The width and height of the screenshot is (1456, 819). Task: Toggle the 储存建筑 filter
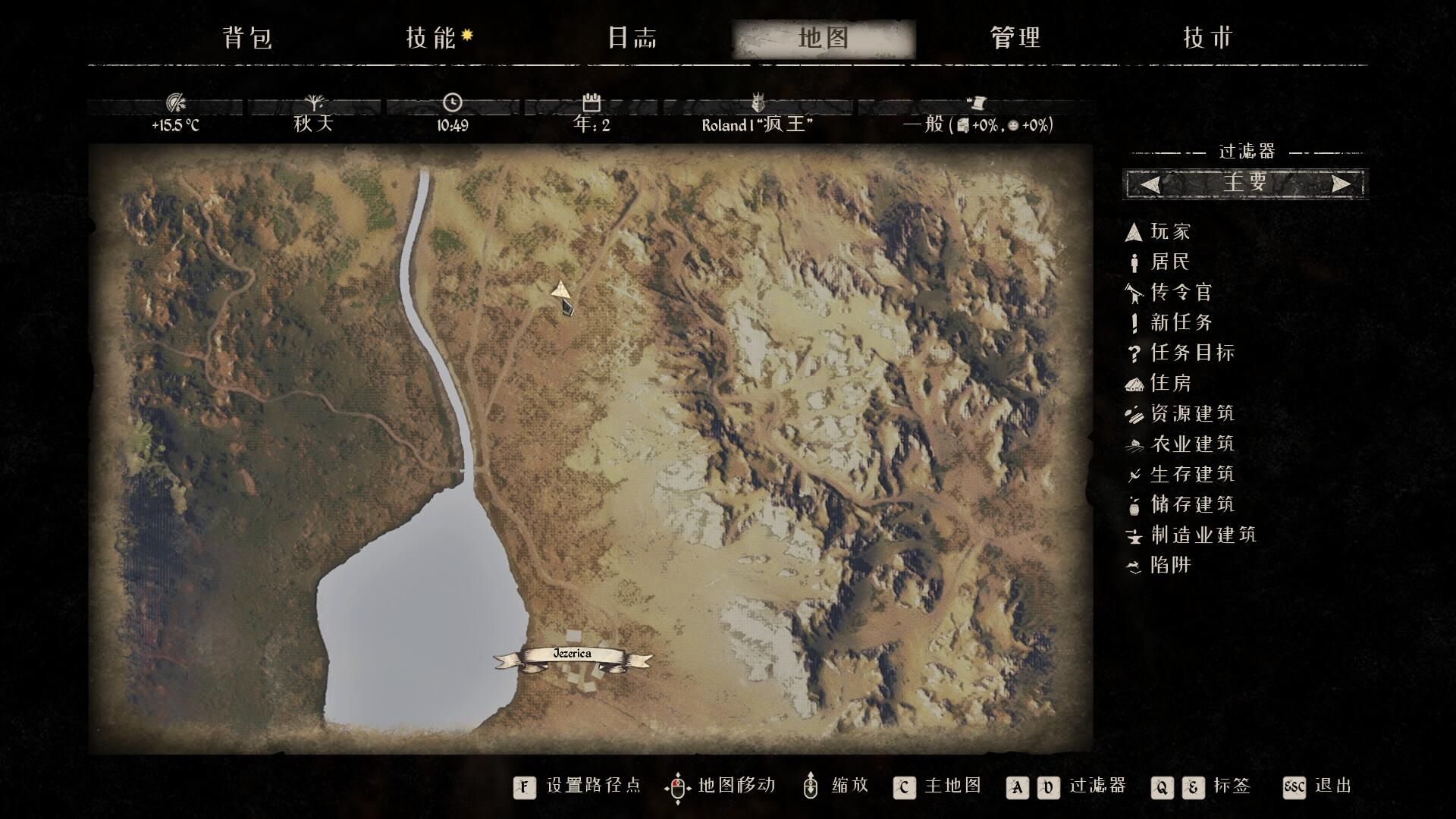coord(1191,504)
